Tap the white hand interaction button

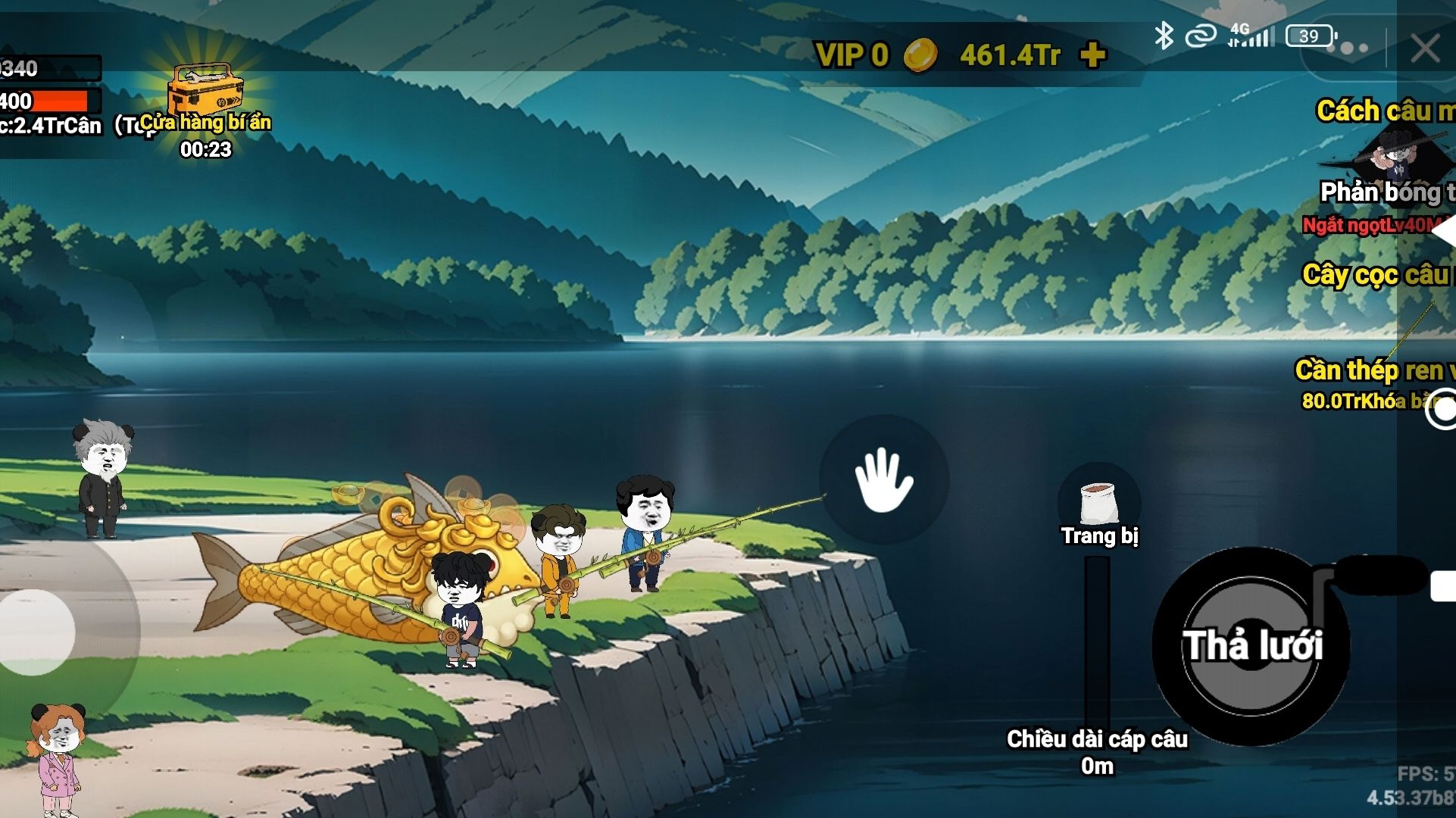[883, 479]
